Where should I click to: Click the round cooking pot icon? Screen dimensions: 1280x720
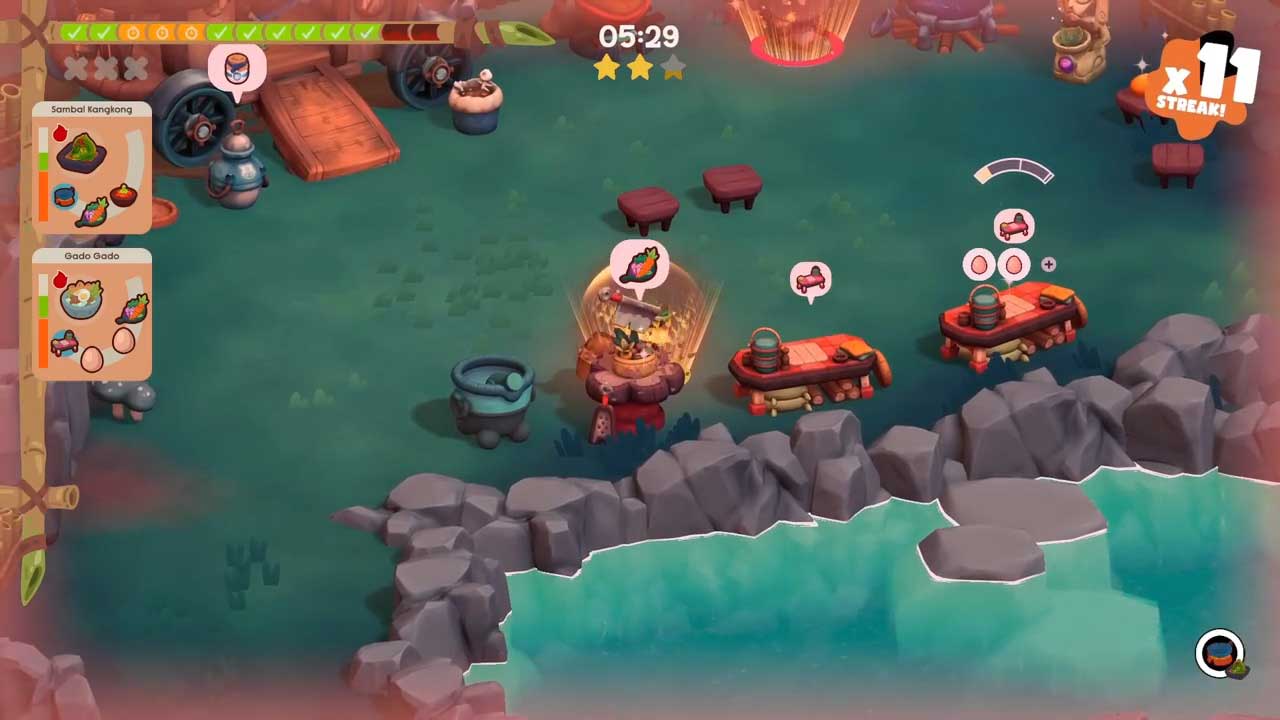(1220, 654)
